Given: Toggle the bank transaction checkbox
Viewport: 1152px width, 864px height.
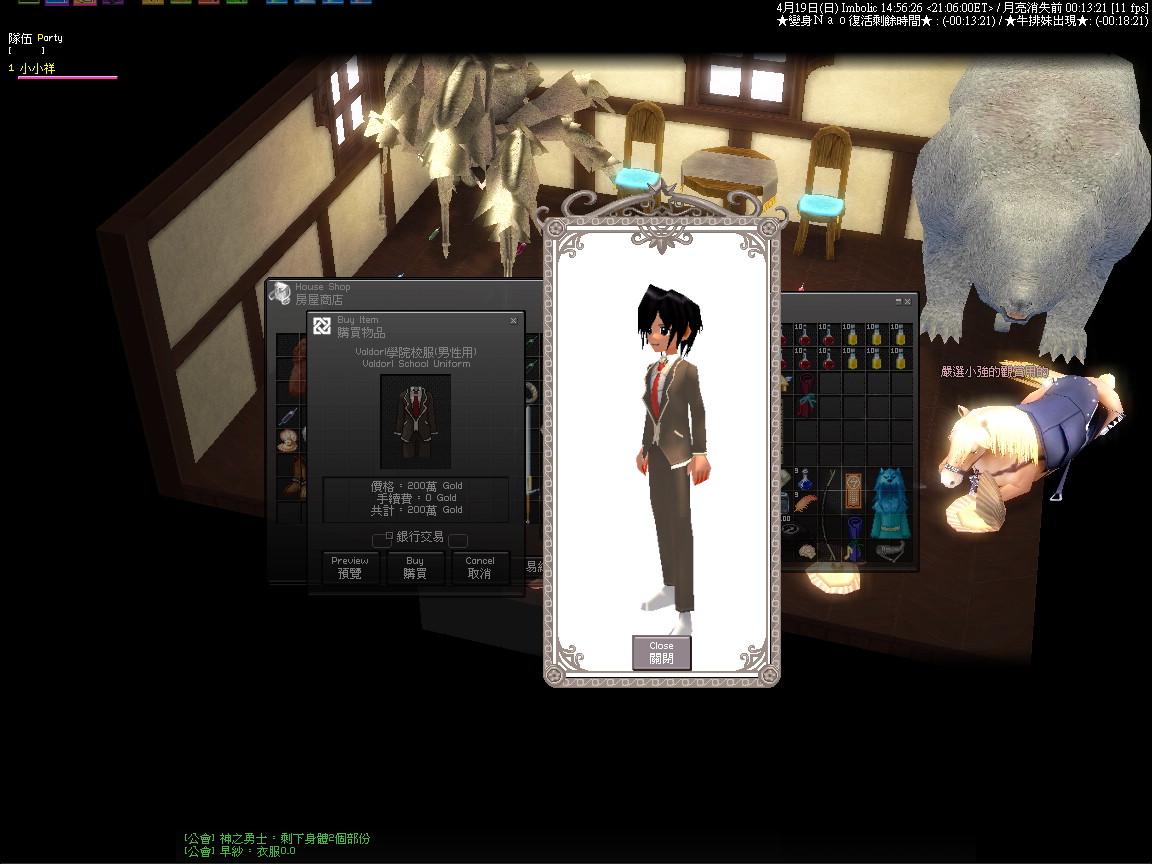Looking at the screenshot, I should [x=389, y=537].
